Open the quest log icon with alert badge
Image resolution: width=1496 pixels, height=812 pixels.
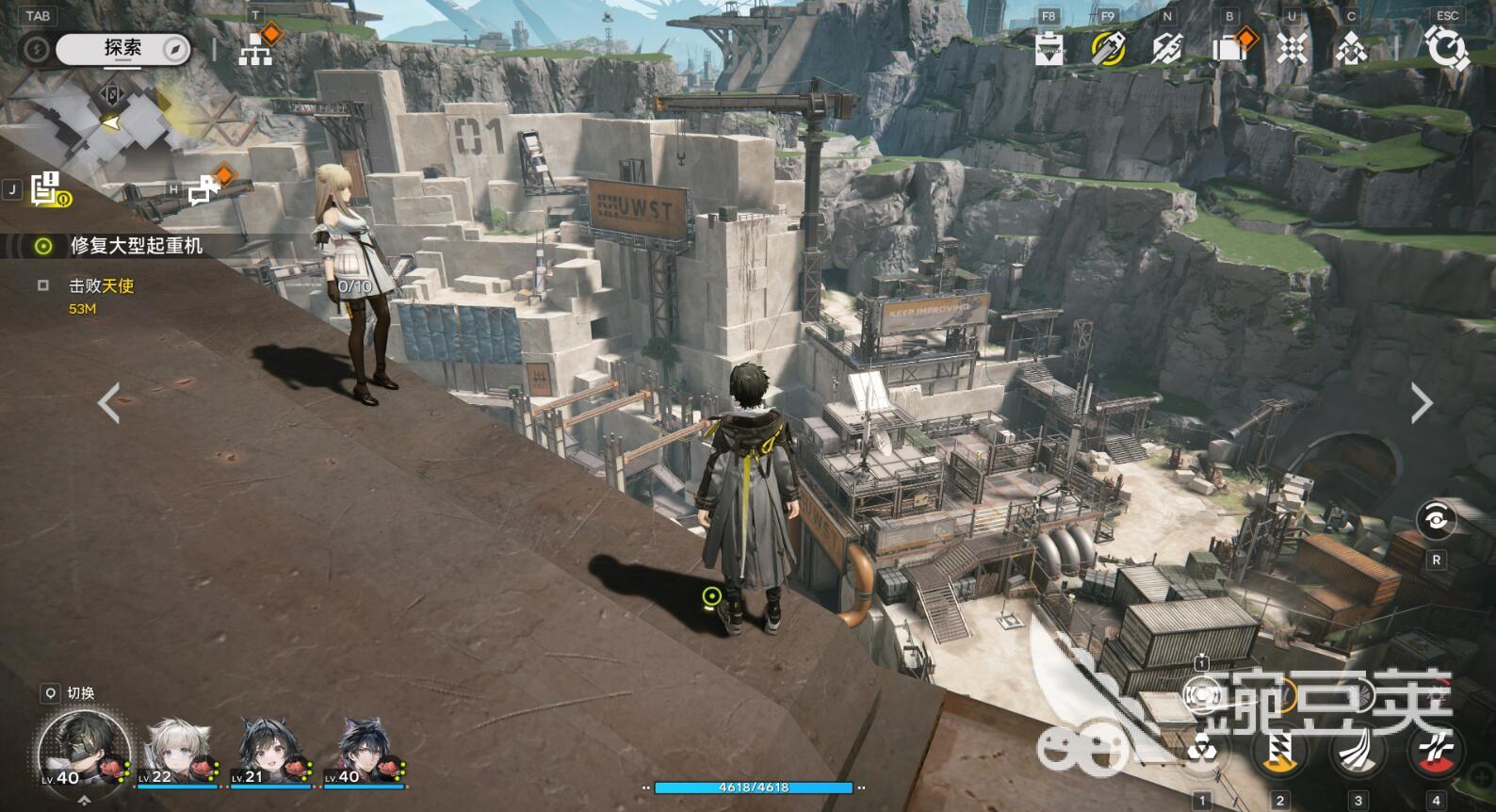pos(45,189)
